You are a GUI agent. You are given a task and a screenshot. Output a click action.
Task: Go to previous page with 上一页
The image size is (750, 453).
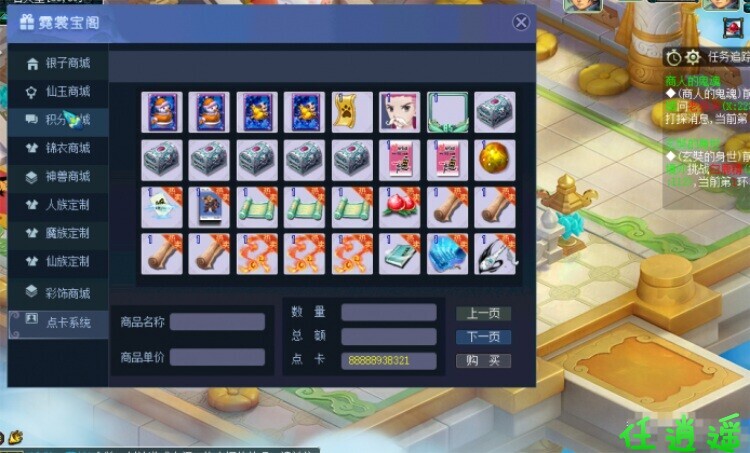tap(484, 313)
